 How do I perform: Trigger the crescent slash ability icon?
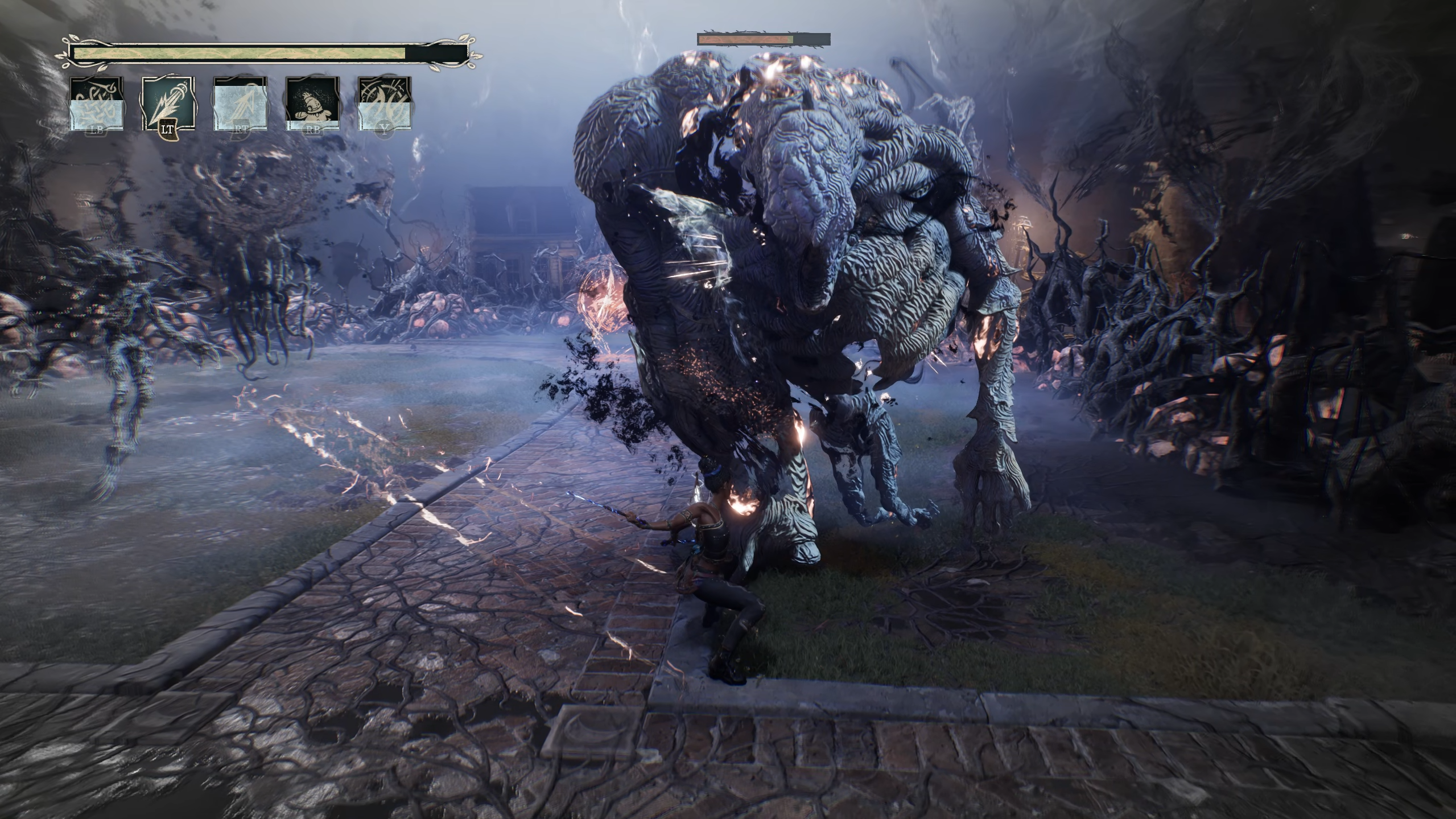coord(385,104)
